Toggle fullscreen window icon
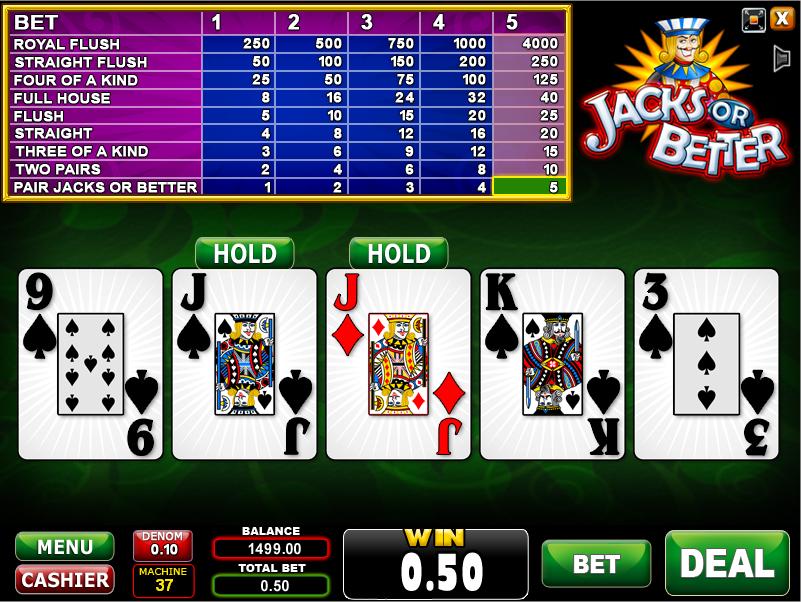Screen dimensions: 801x602 (x=753, y=18)
